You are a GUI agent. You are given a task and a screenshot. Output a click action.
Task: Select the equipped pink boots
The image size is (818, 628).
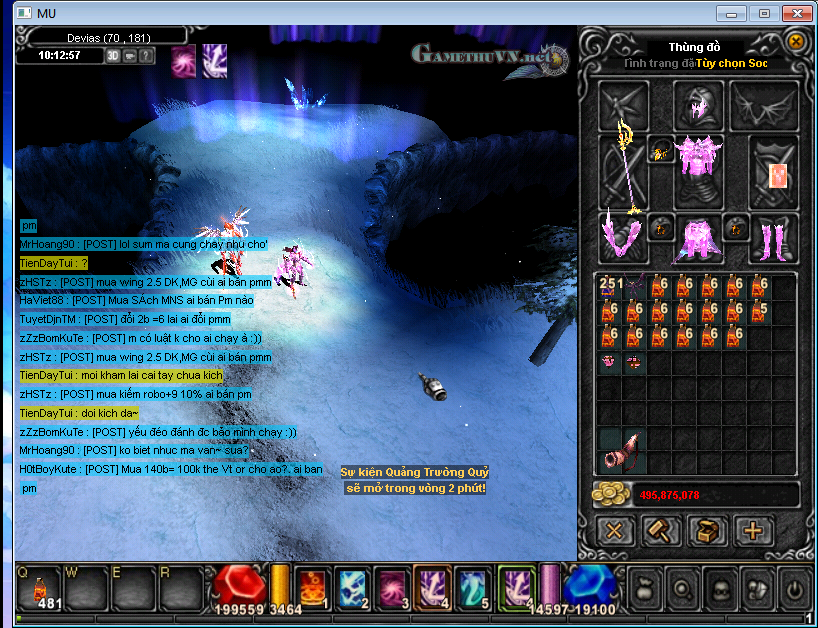pos(774,238)
